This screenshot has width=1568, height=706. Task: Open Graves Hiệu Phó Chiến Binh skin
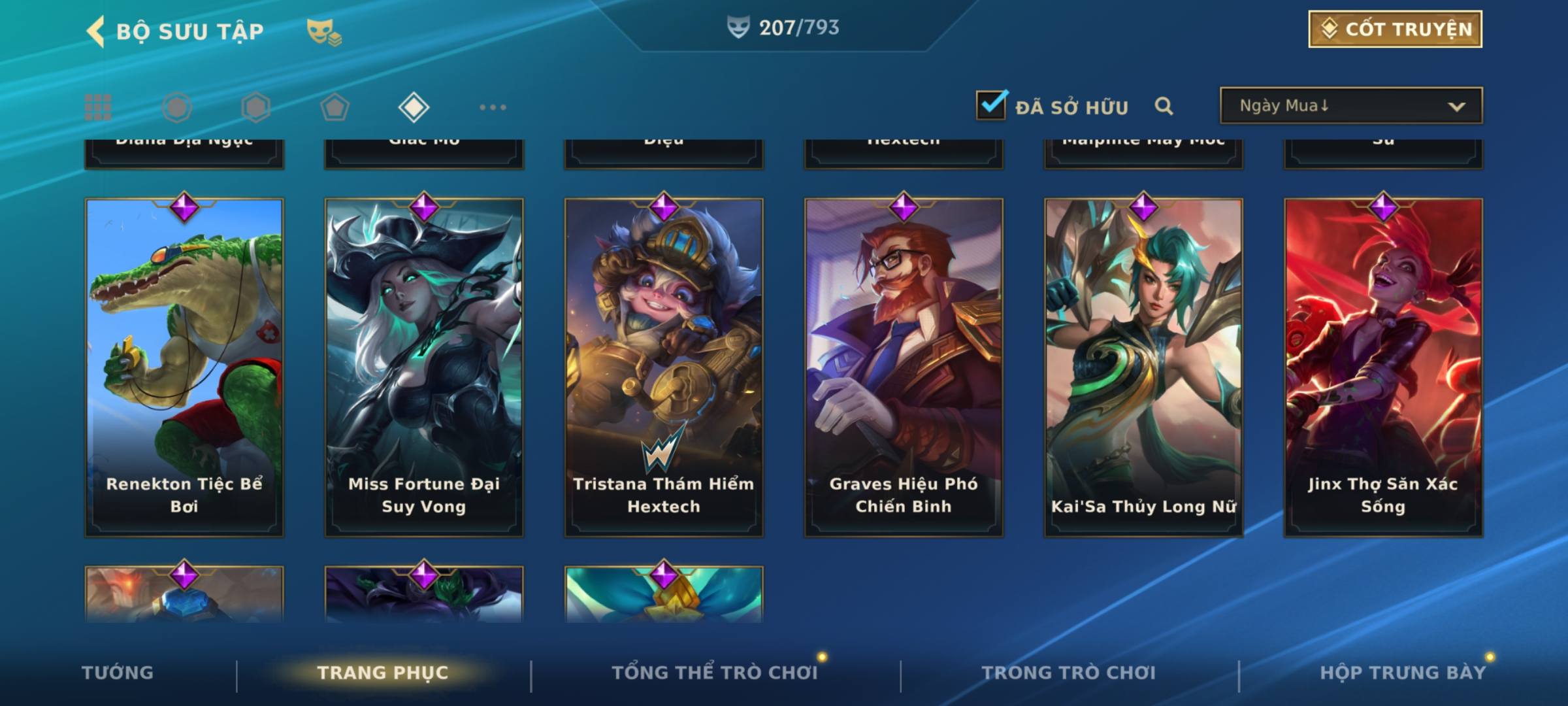904,366
